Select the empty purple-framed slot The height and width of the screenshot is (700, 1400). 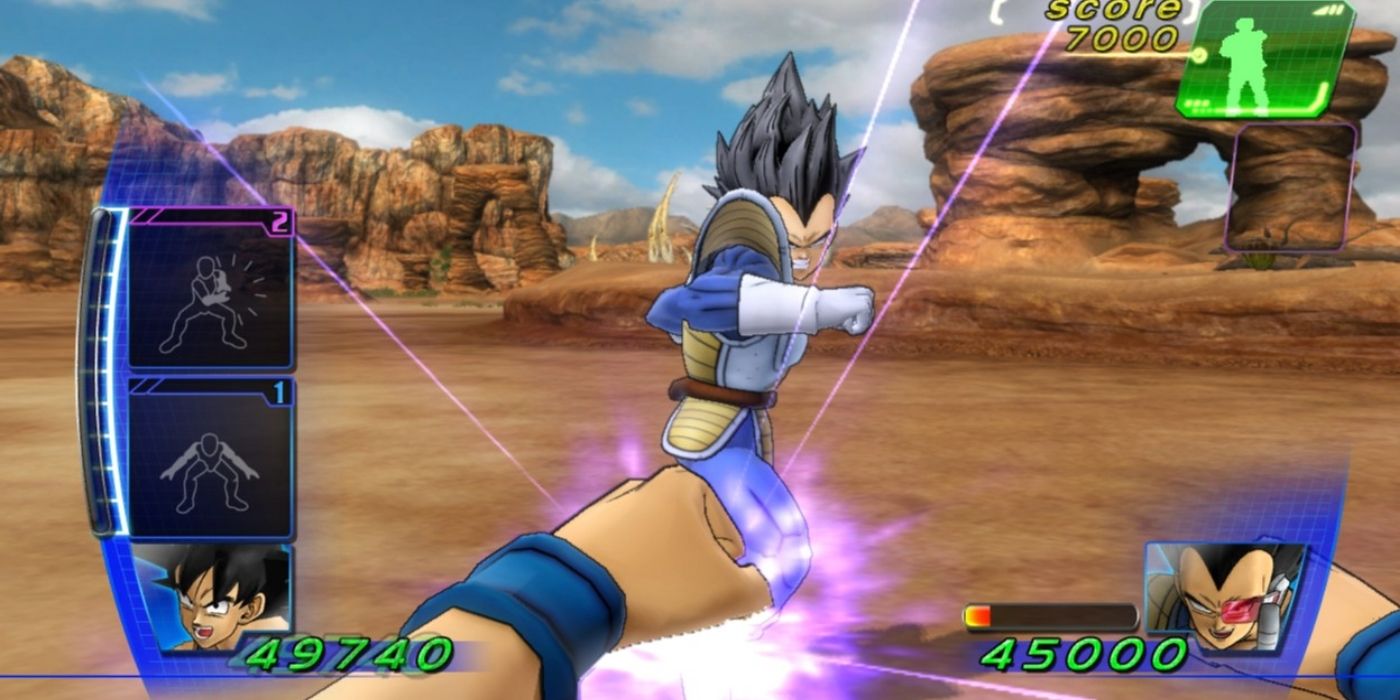pyautogui.click(x=1291, y=187)
